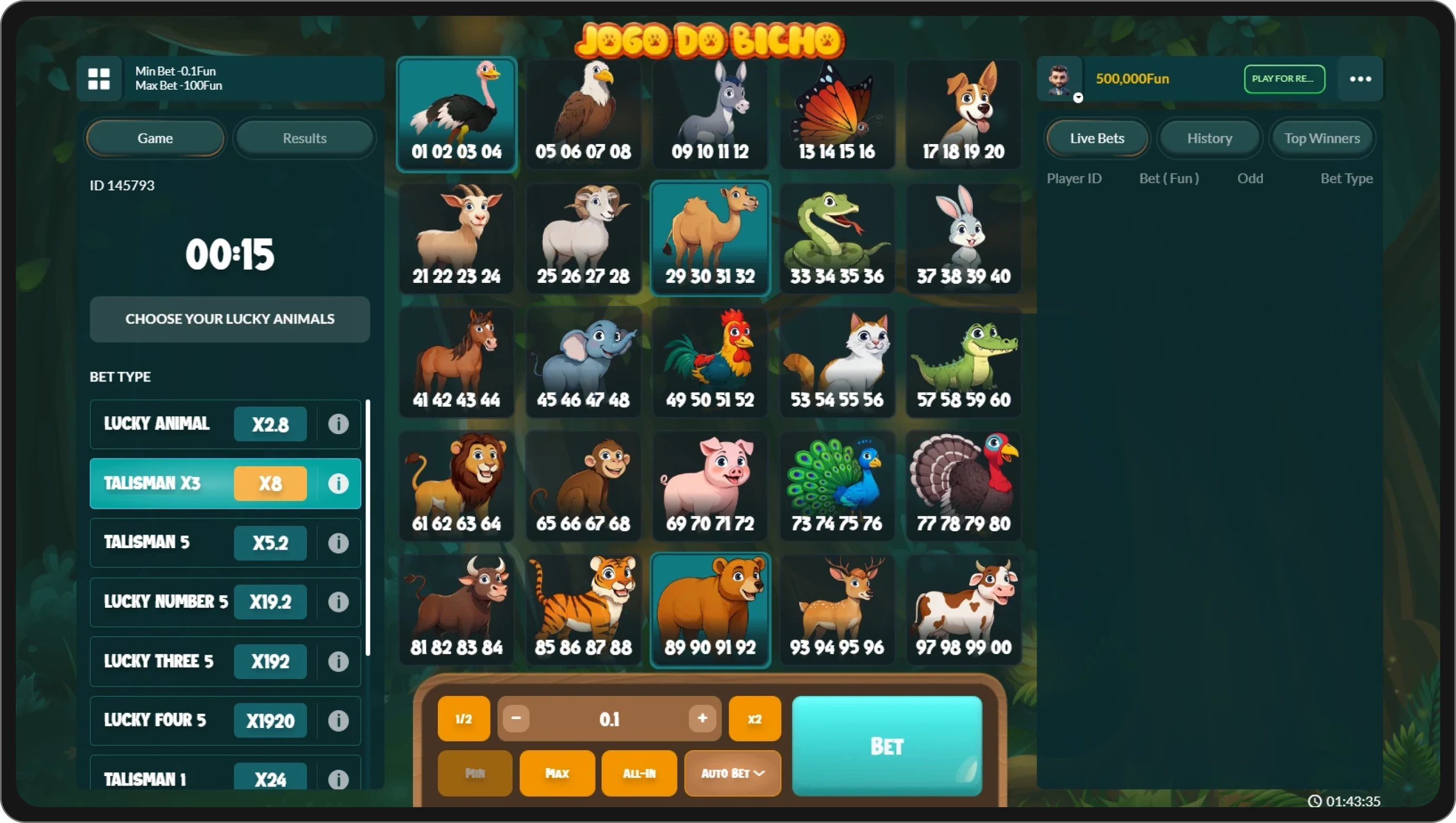
Task: Click the clock icon beside the time display
Action: pyautogui.click(x=1315, y=801)
